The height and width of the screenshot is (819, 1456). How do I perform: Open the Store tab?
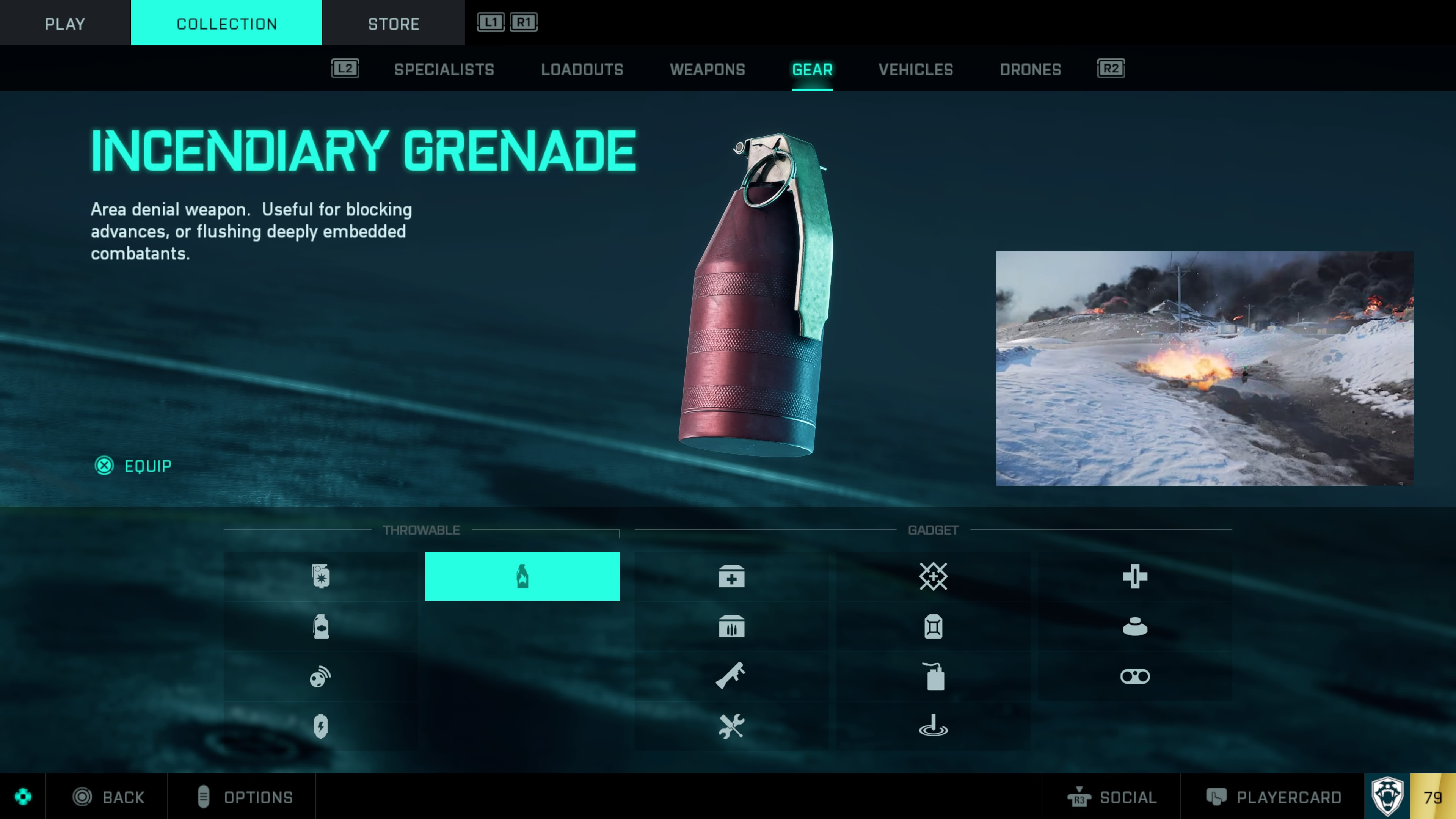394,23
